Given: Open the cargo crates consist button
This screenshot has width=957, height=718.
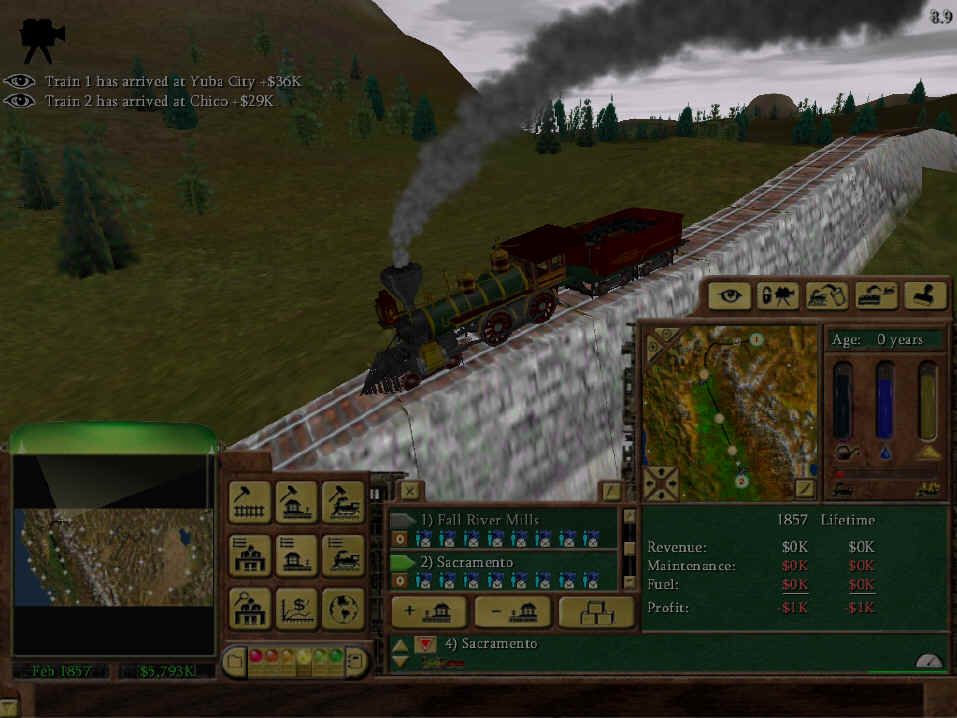Looking at the screenshot, I should pos(596,612).
